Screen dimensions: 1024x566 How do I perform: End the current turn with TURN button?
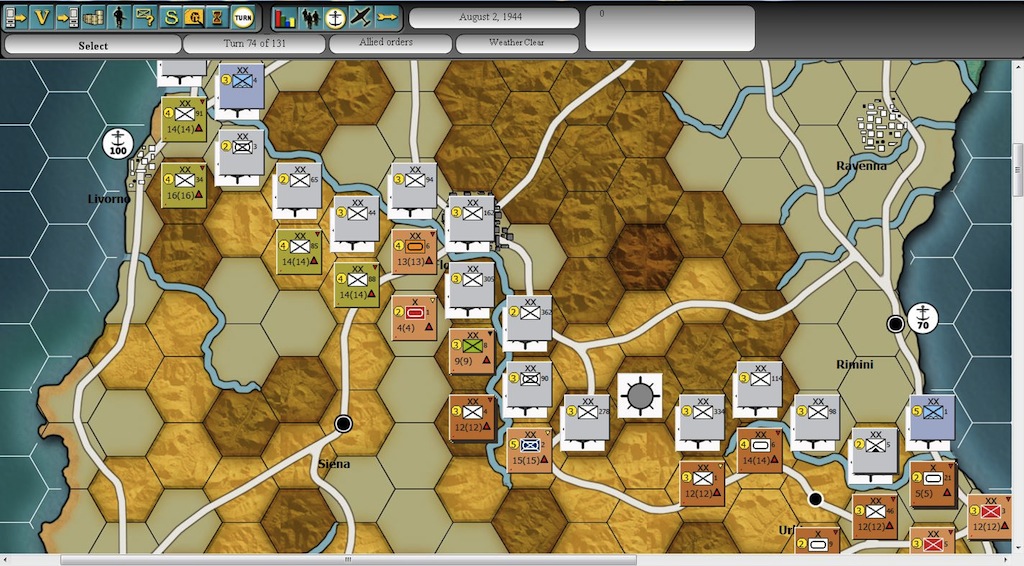243,17
